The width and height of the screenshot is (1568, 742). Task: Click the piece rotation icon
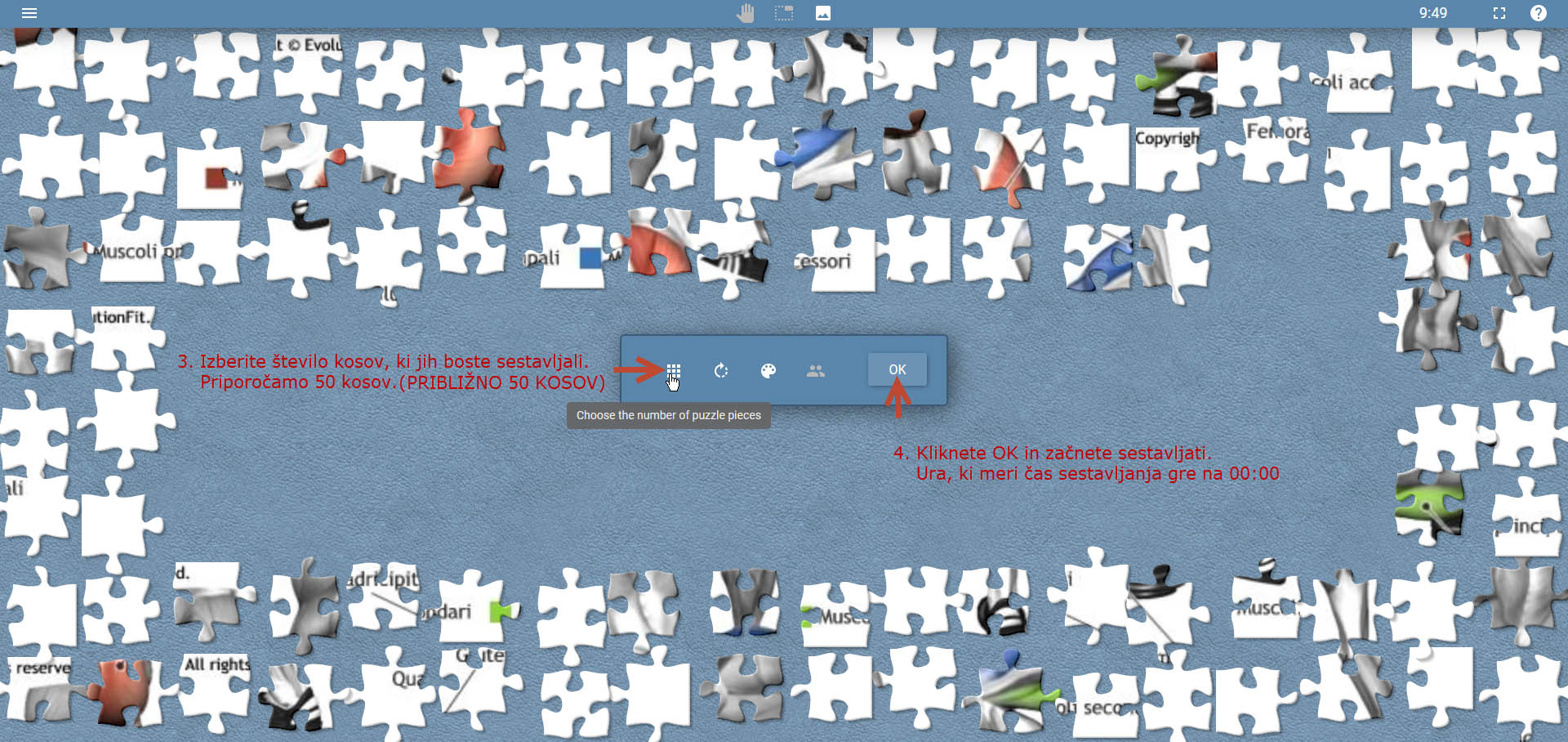click(x=721, y=371)
